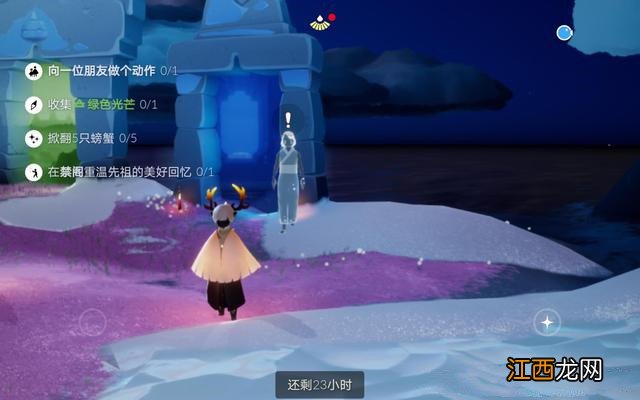Tap the sparkle call button
Viewport: 640px width, 400px height.
(546, 322)
